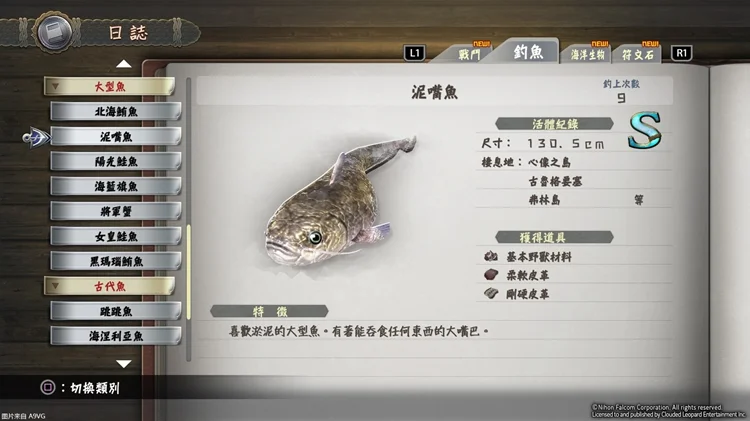This screenshot has width=750, height=421.
Task: View the 黑瑪瑙鮪魚 entry
Action: click(x=116, y=261)
